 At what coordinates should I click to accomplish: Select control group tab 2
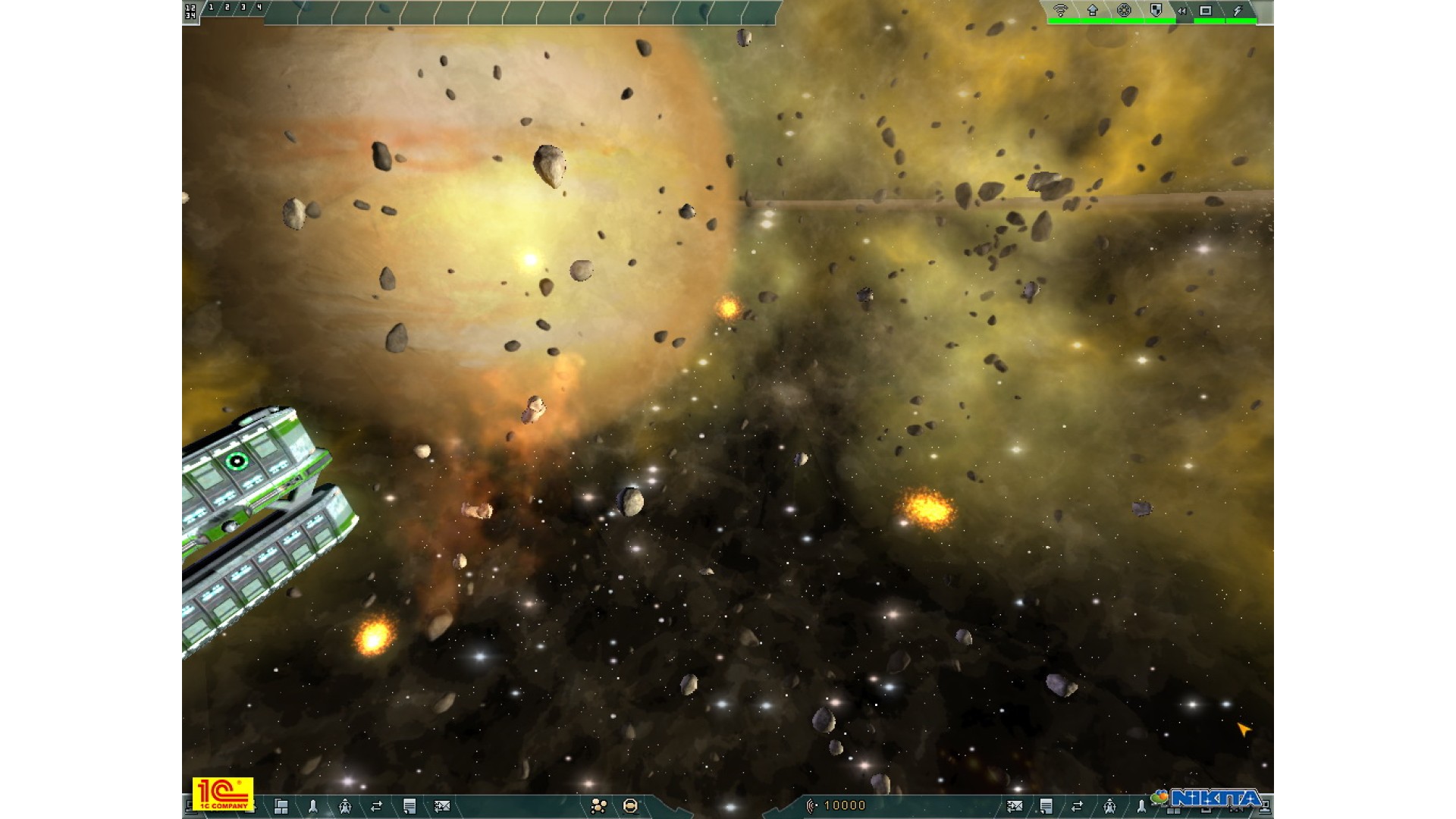click(x=227, y=8)
